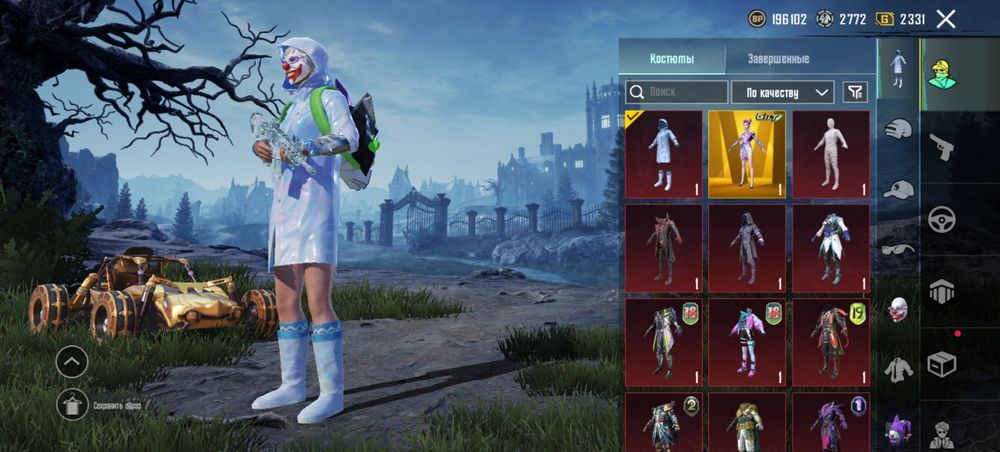Save the outfit with the hanger button
This screenshot has height=452, width=1000.
point(72,405)
